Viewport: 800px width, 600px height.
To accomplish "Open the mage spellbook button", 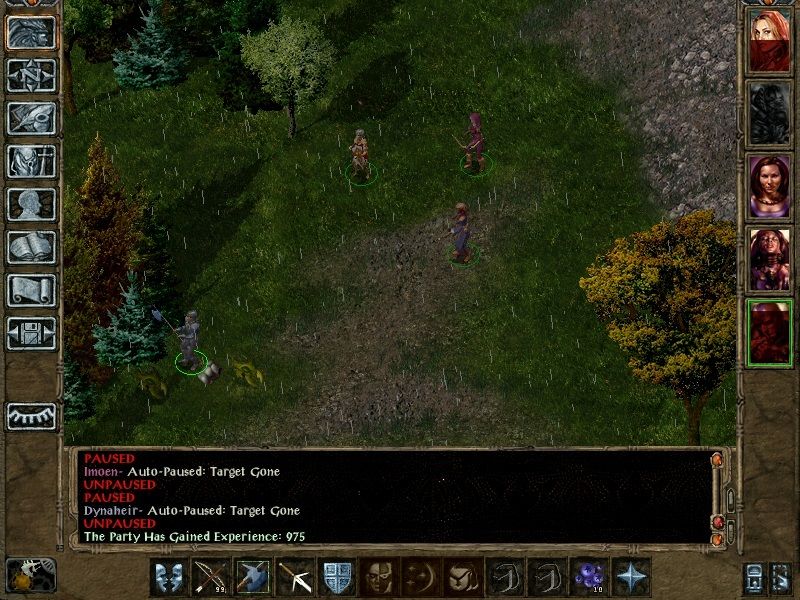I will coord(31,247).
